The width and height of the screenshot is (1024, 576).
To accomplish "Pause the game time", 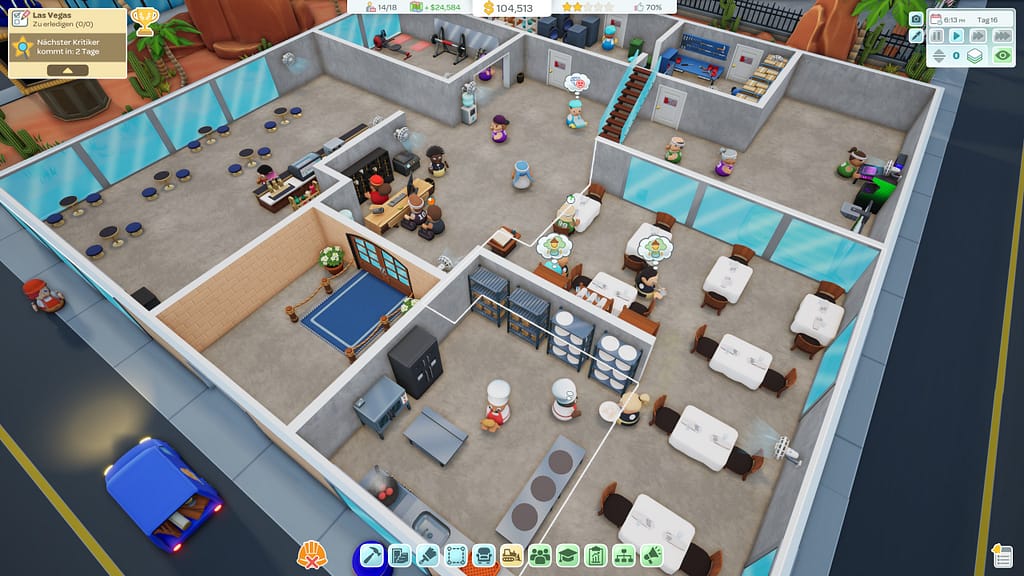I will [937, 36].
